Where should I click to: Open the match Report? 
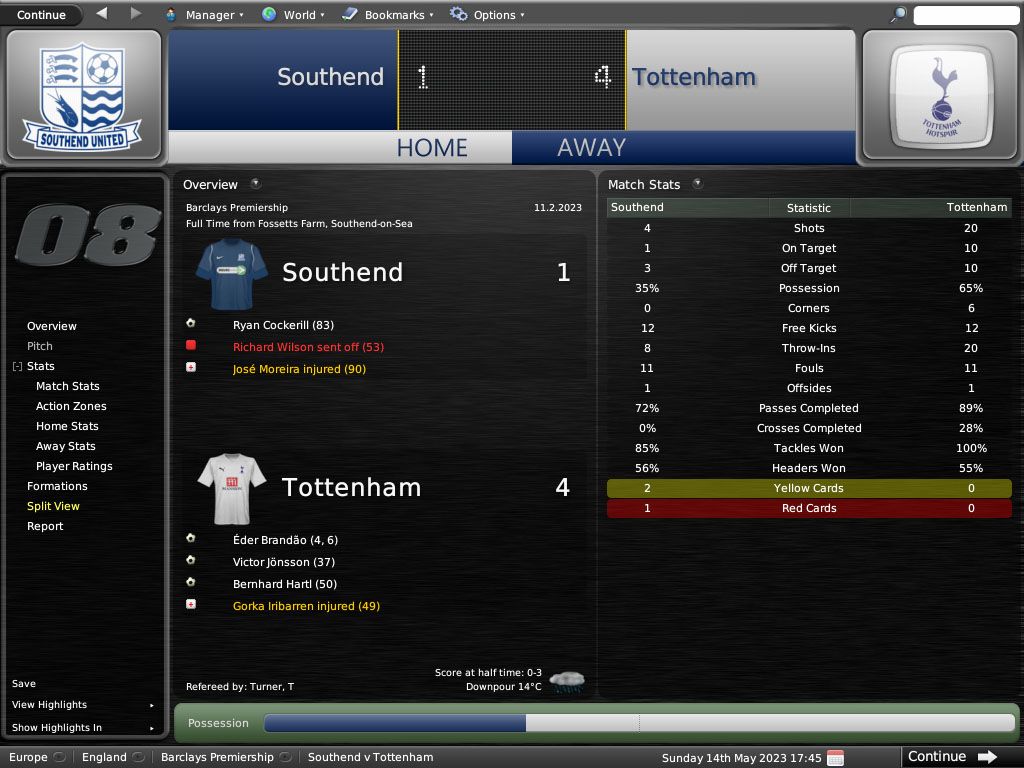tap(45, 526)
